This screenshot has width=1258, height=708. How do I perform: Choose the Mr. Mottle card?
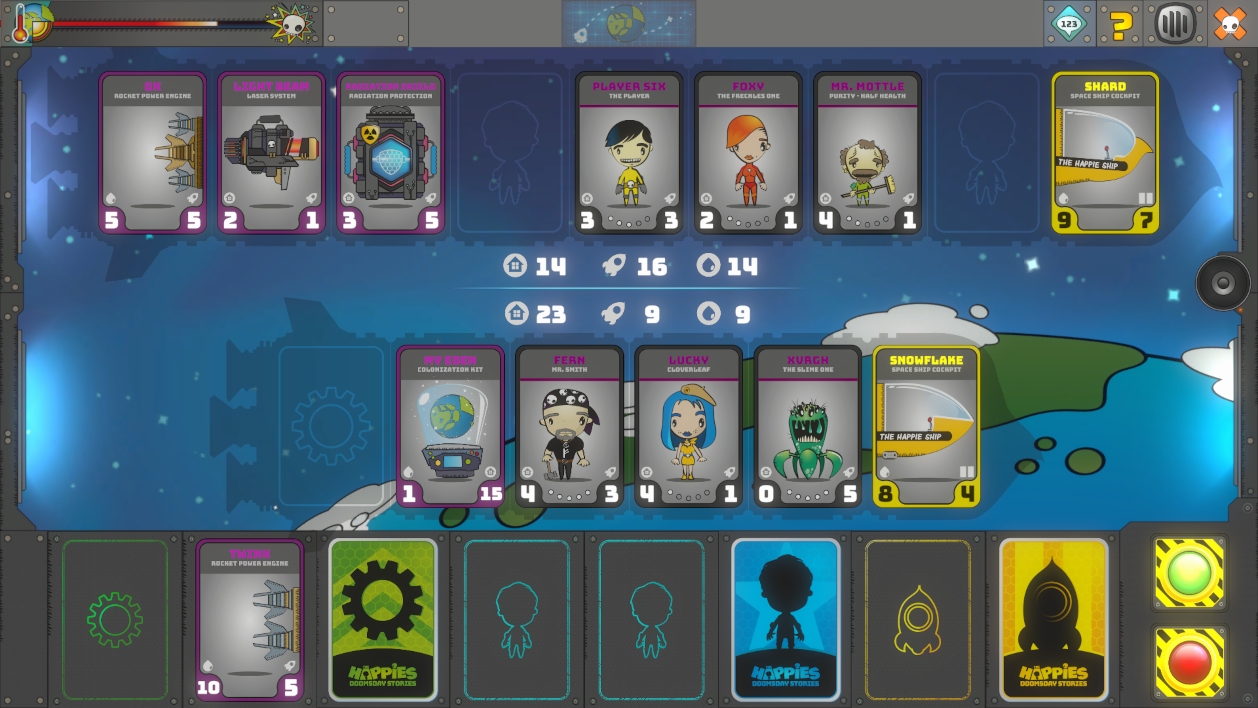coord(867,153)
